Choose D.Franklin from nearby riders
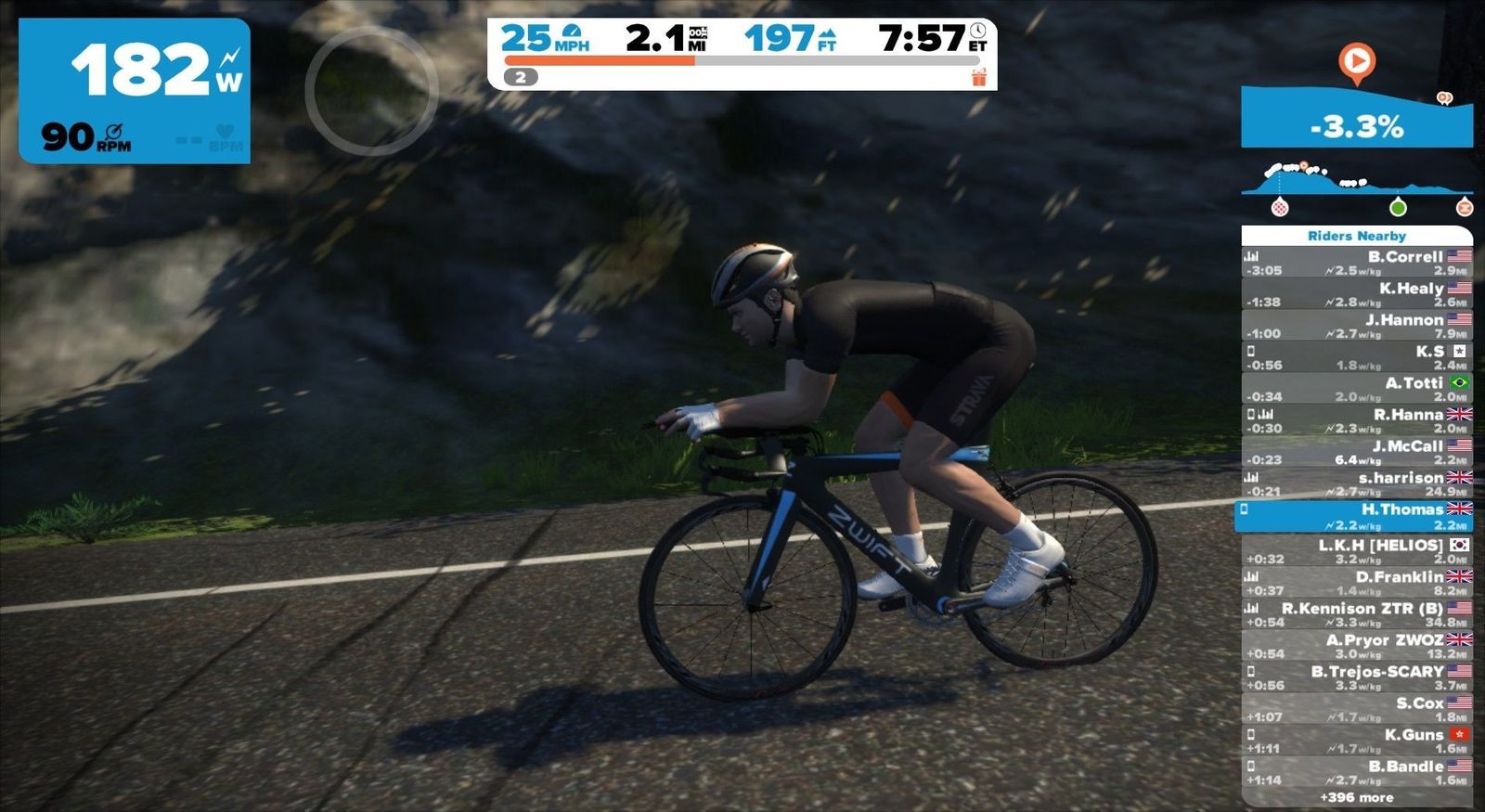Viewport: 1485px width, 812px height. pos(1357,583)
